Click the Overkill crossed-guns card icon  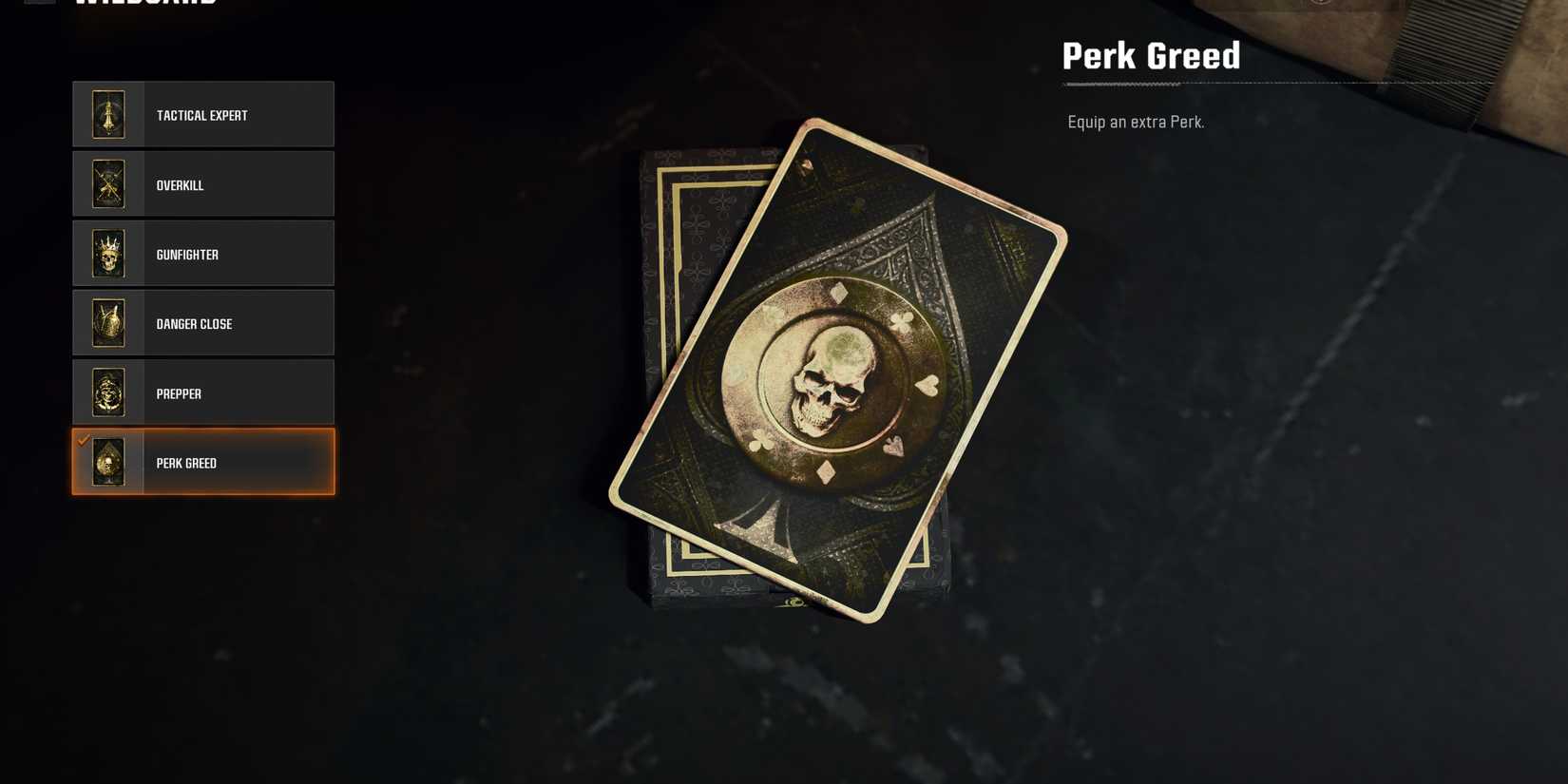tap(107, 184)
